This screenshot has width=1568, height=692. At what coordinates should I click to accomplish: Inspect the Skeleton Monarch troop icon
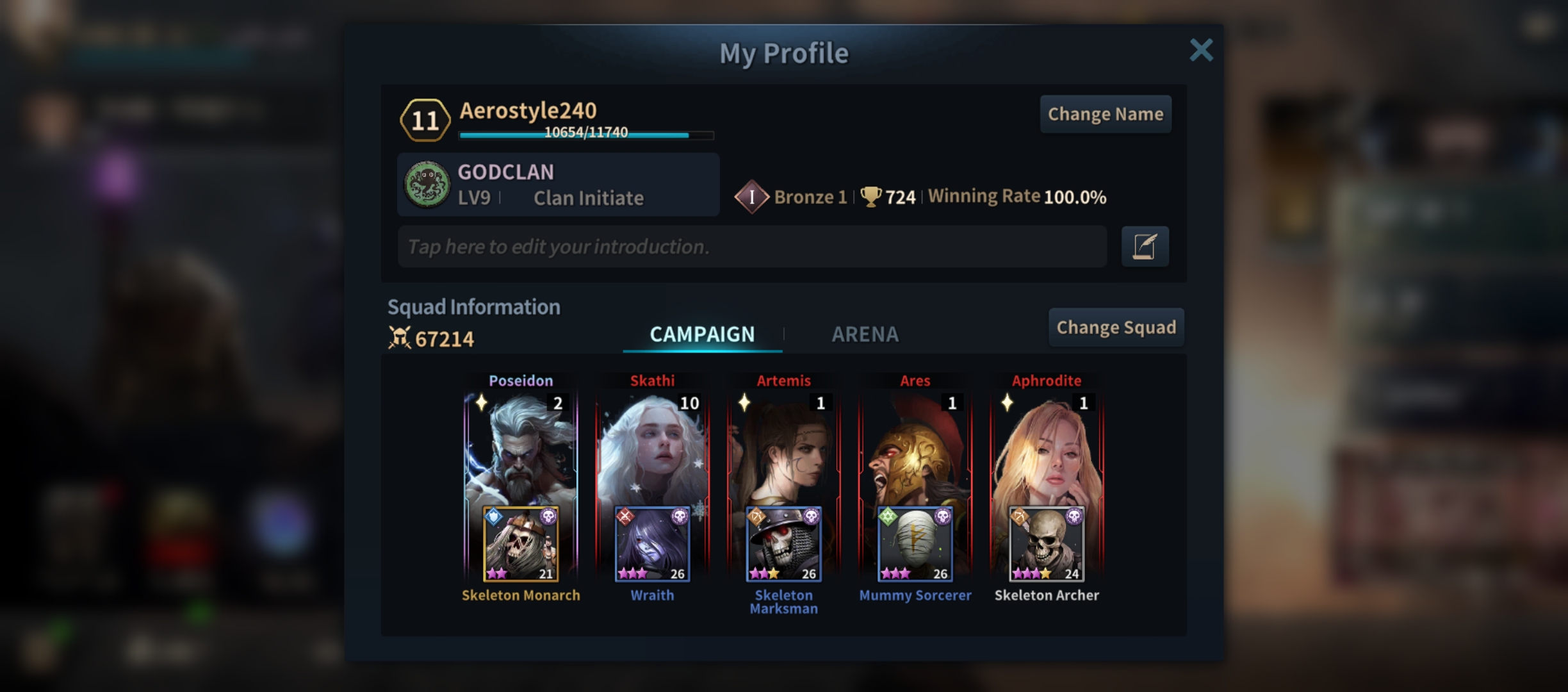[x=520, y=544]
